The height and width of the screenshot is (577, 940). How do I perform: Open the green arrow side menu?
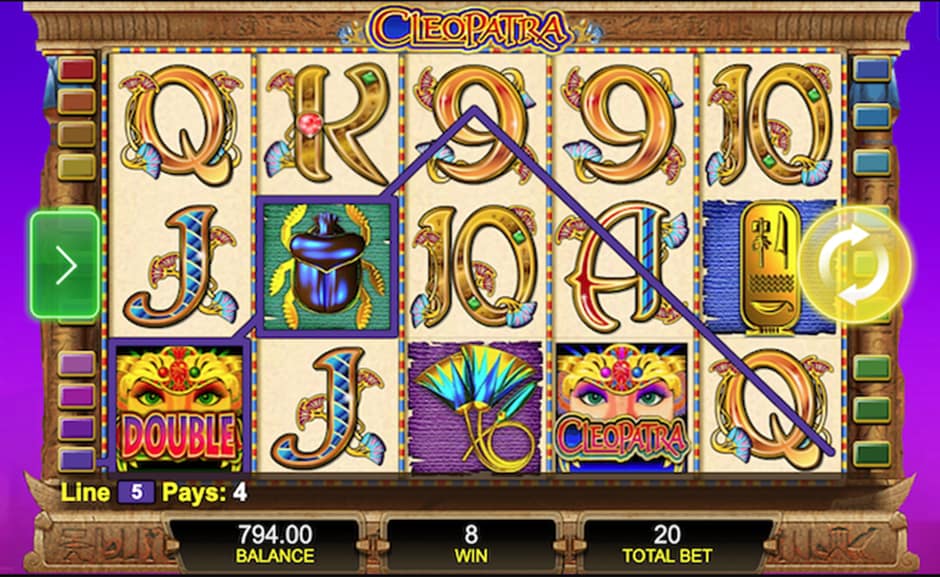pyautogui.click(x=65, y=265)
